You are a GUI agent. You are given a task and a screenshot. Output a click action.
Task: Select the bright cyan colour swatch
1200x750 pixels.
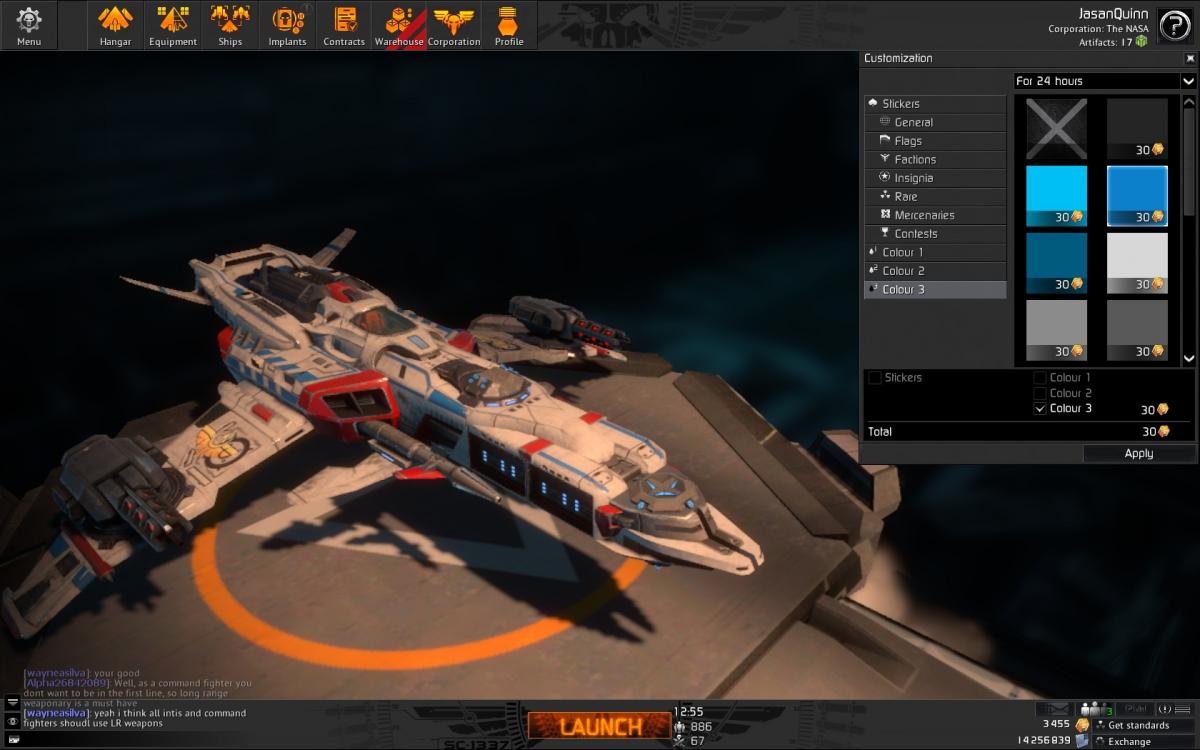[1056, 196]
